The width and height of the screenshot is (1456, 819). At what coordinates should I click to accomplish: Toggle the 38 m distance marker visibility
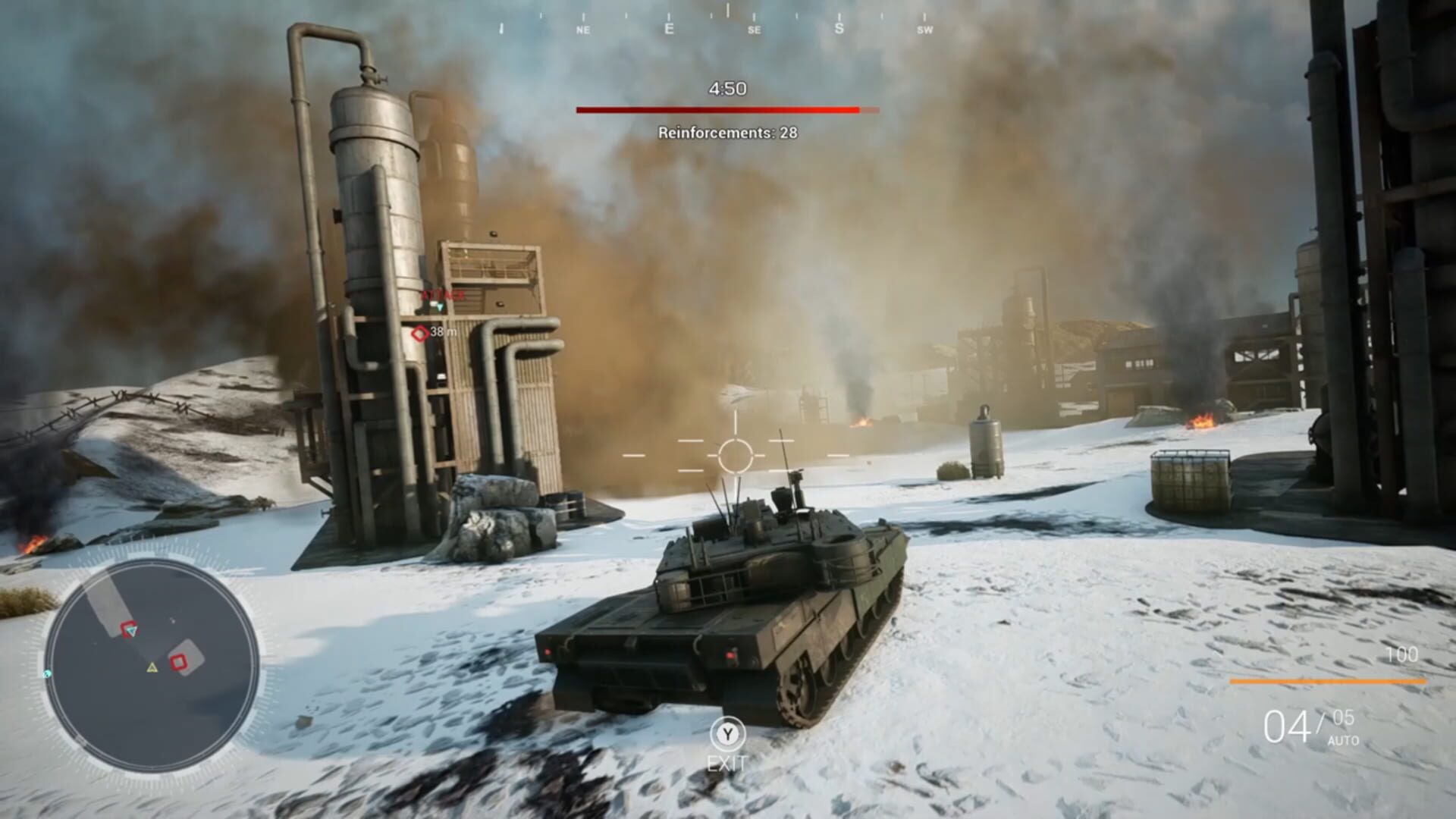click(x=442, y=331)
